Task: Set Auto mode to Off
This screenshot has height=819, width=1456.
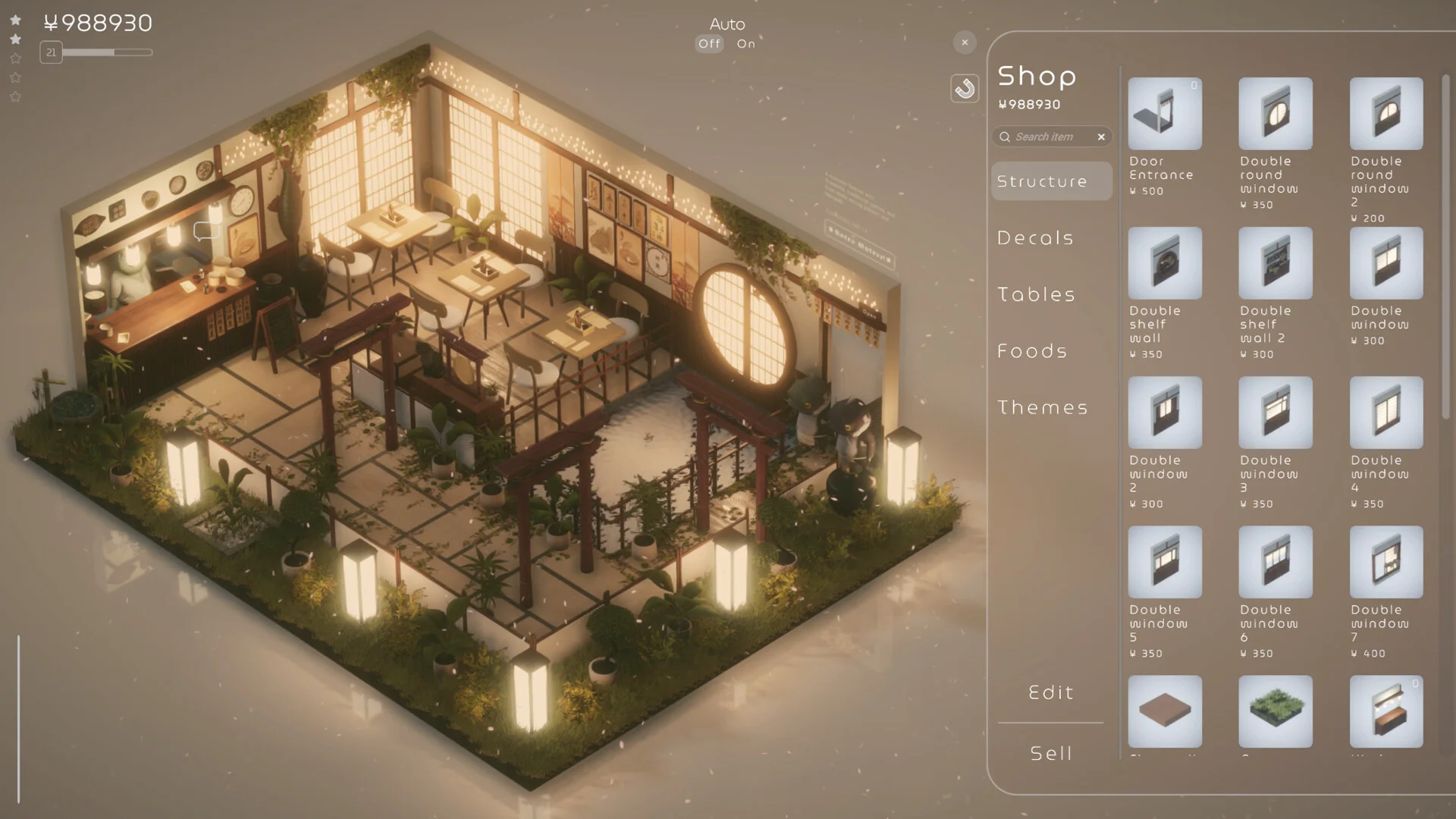Action: (710, 44)
